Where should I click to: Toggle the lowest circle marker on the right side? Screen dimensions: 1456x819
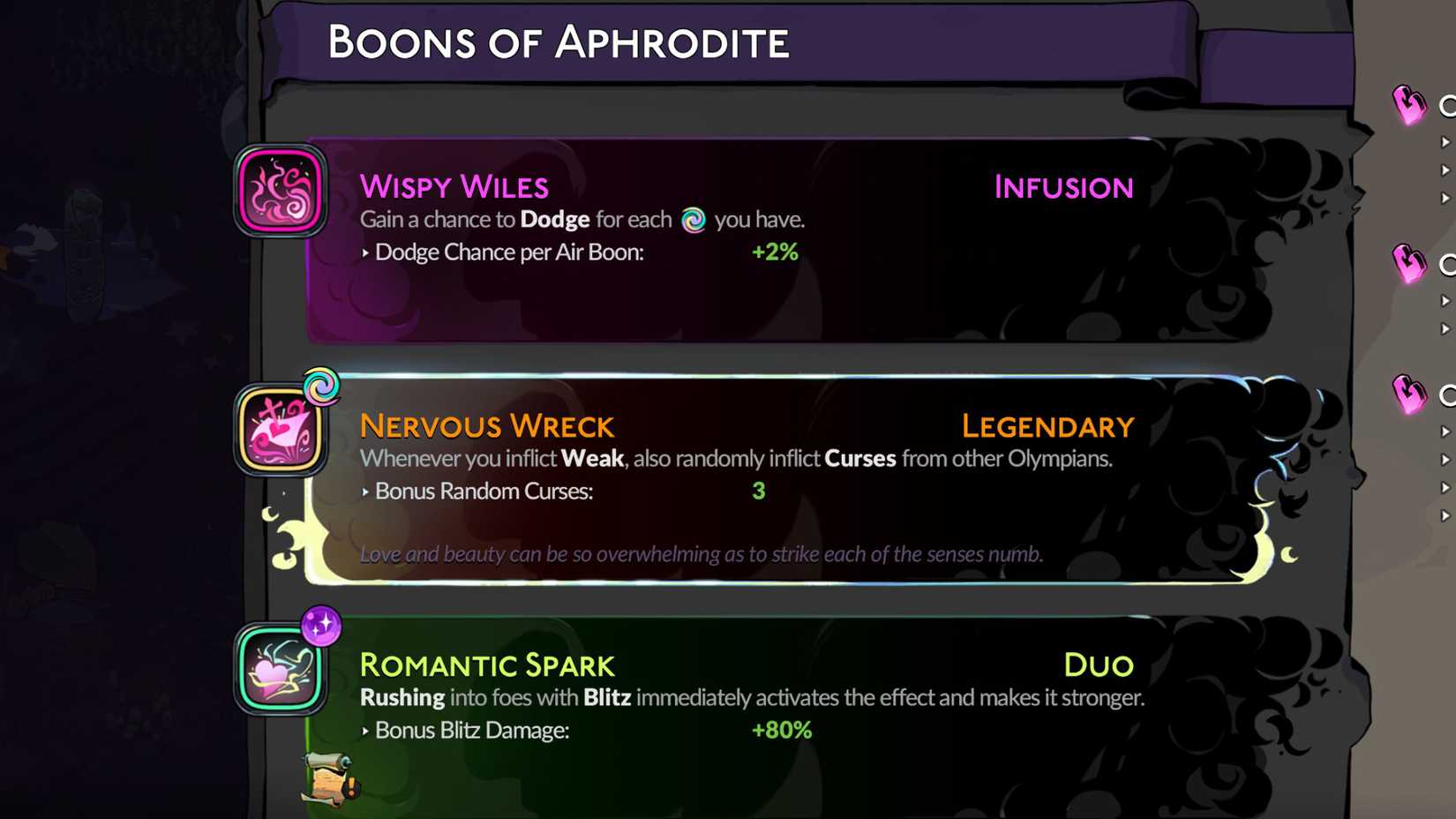pyautogui.click(x=1449, y=395)
